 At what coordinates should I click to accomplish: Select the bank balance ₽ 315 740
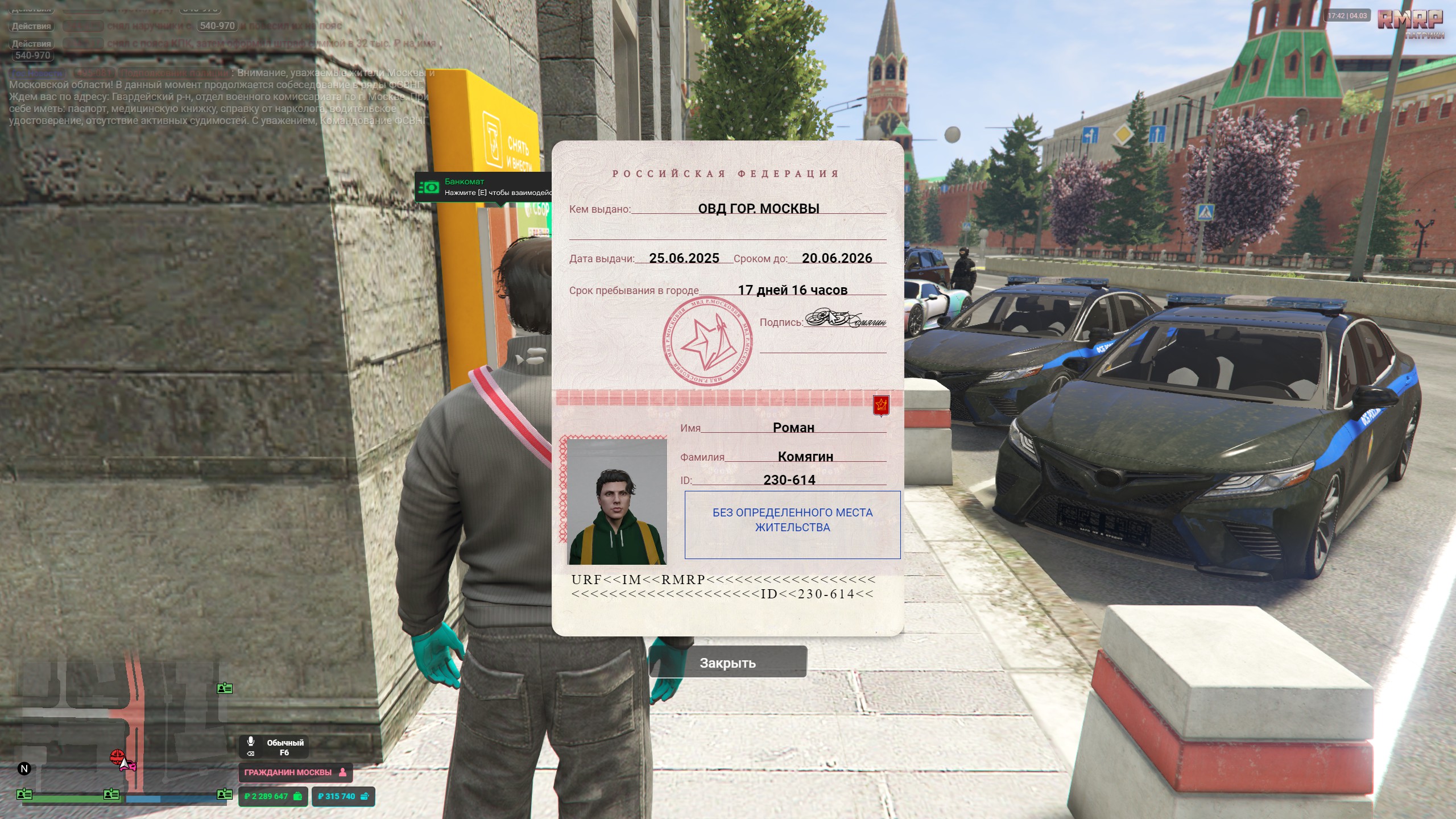point(343,796)
